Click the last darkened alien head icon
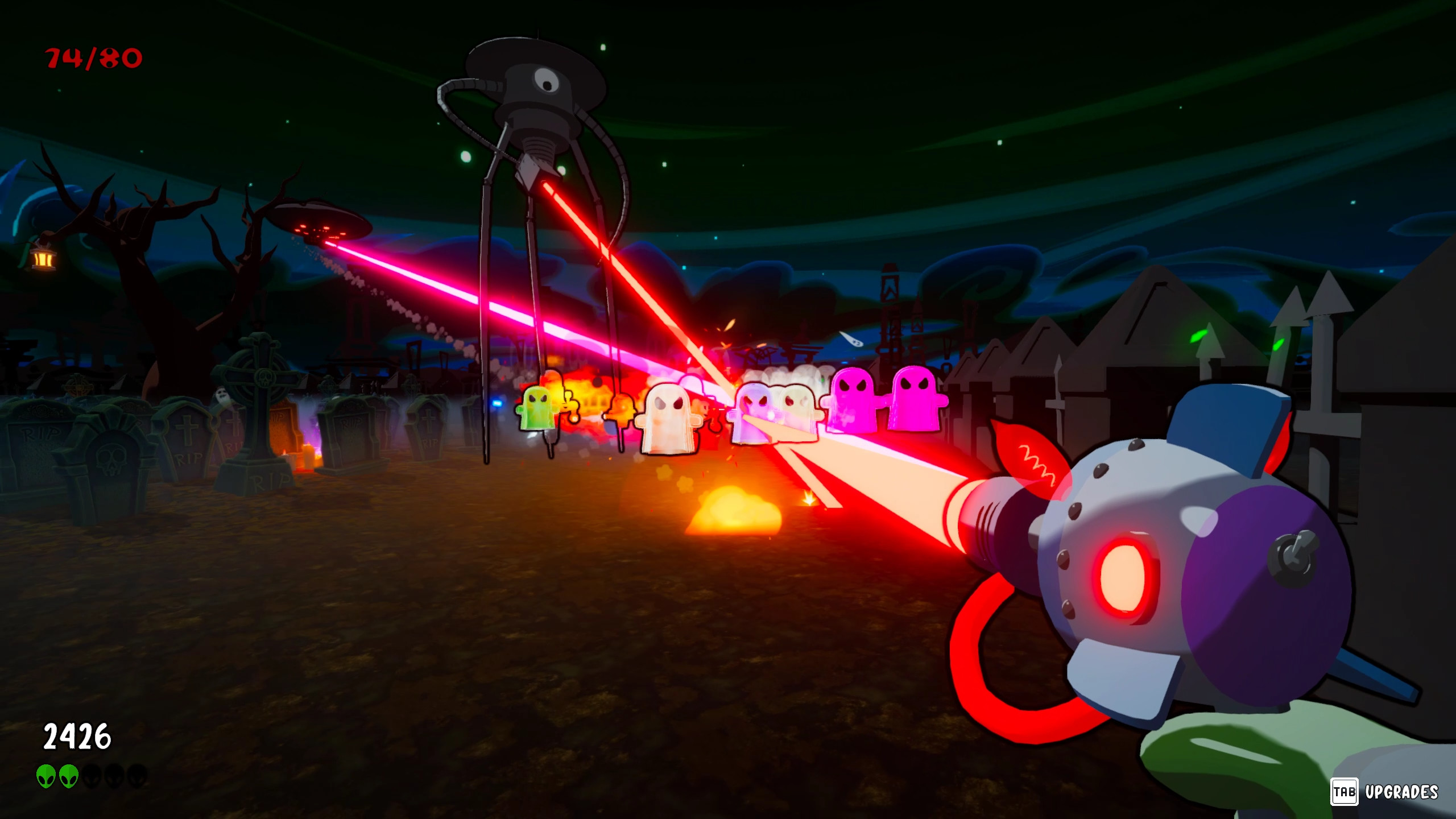The height and width of the screenshot is (819, 1456). point(137,776)
